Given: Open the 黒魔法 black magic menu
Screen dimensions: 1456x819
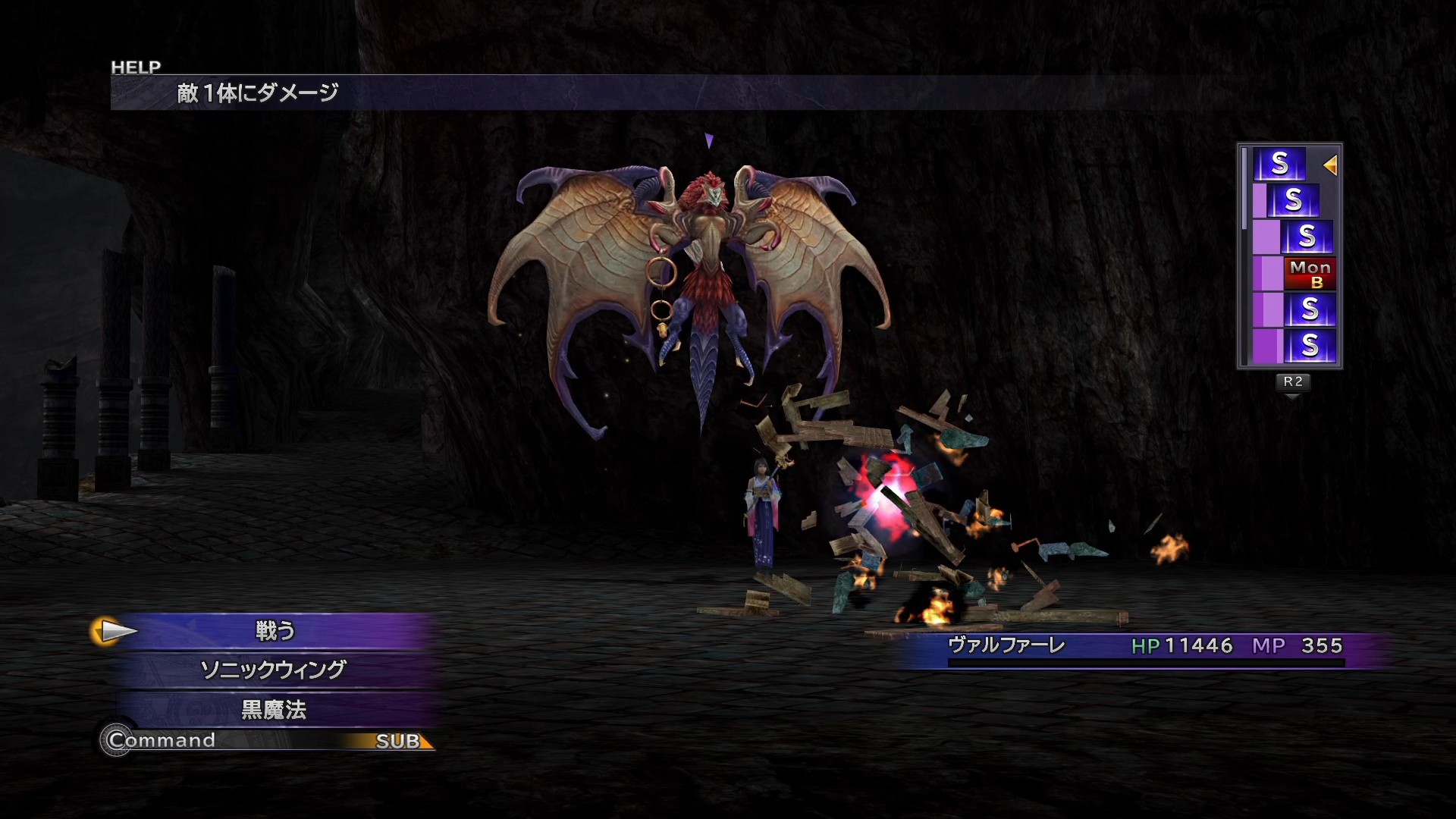Looking at the screenshot, I should click(x=273, y=710).
